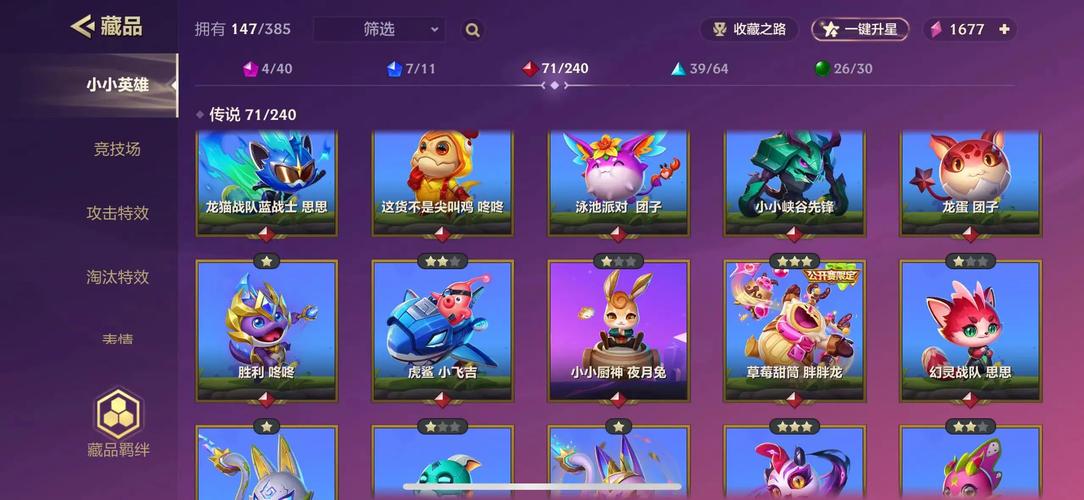
Task: Open the 攻击特效 category
Action: click(x=117, y=213)
